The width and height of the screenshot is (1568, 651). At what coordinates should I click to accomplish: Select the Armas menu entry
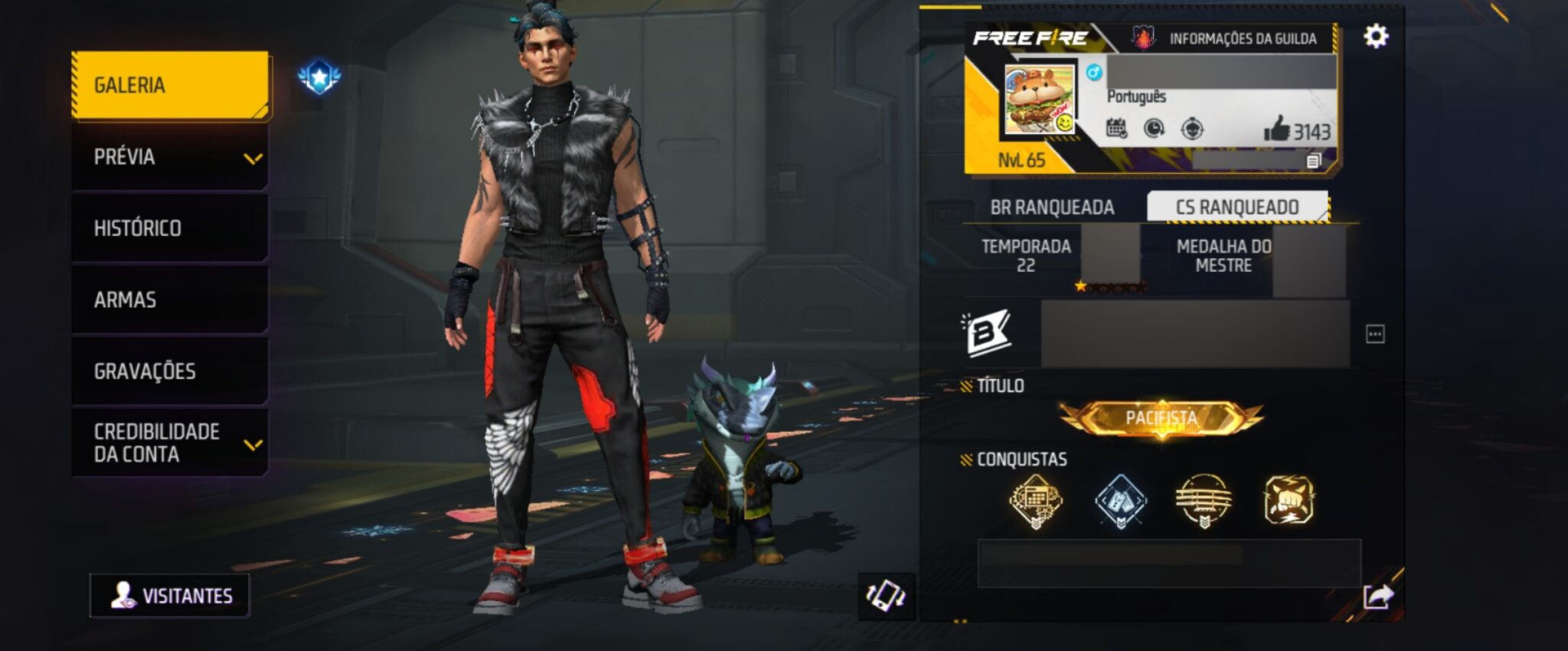[x=170, y=299]
